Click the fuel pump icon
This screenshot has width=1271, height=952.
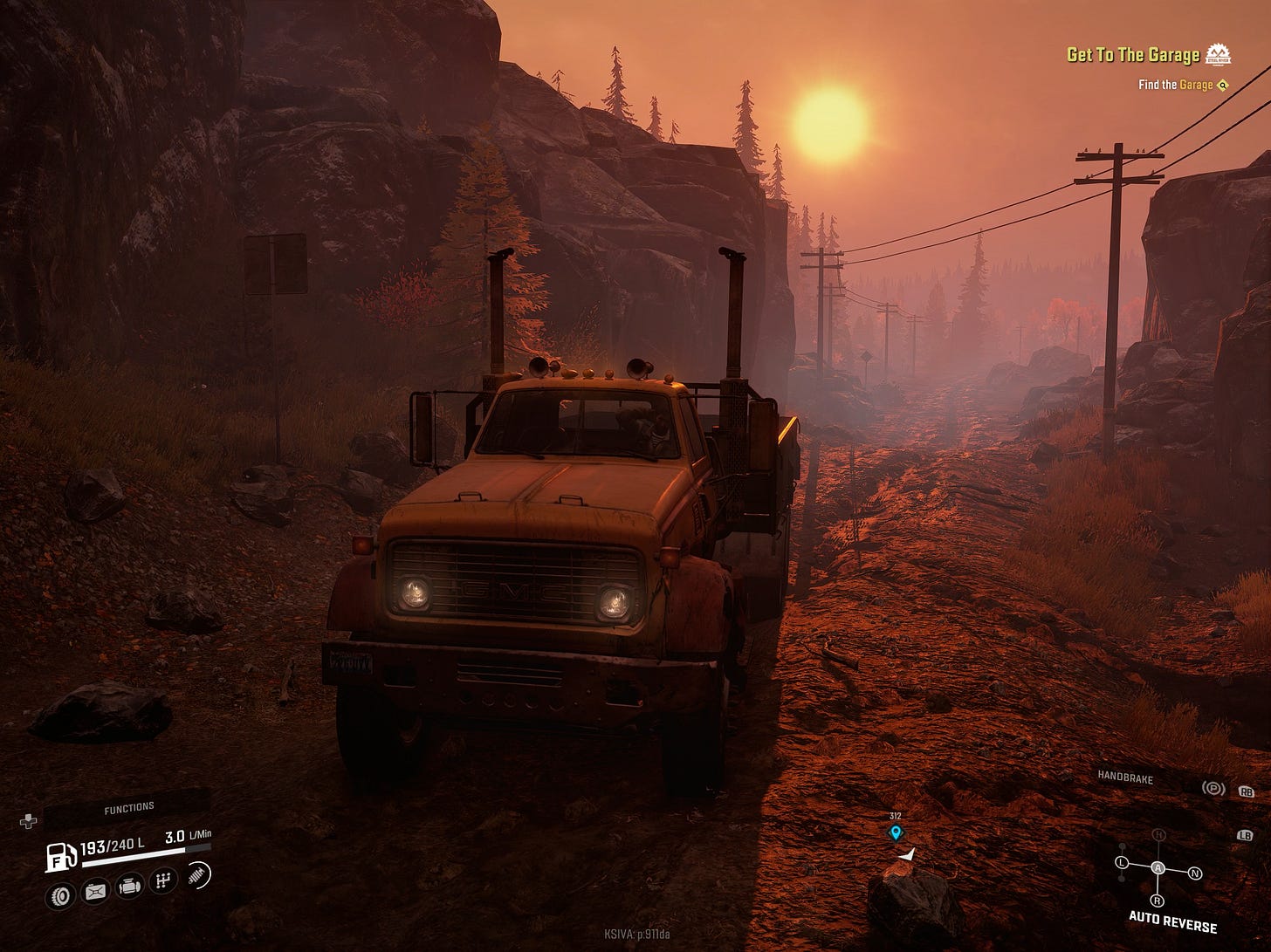click(x=61, y=856)
